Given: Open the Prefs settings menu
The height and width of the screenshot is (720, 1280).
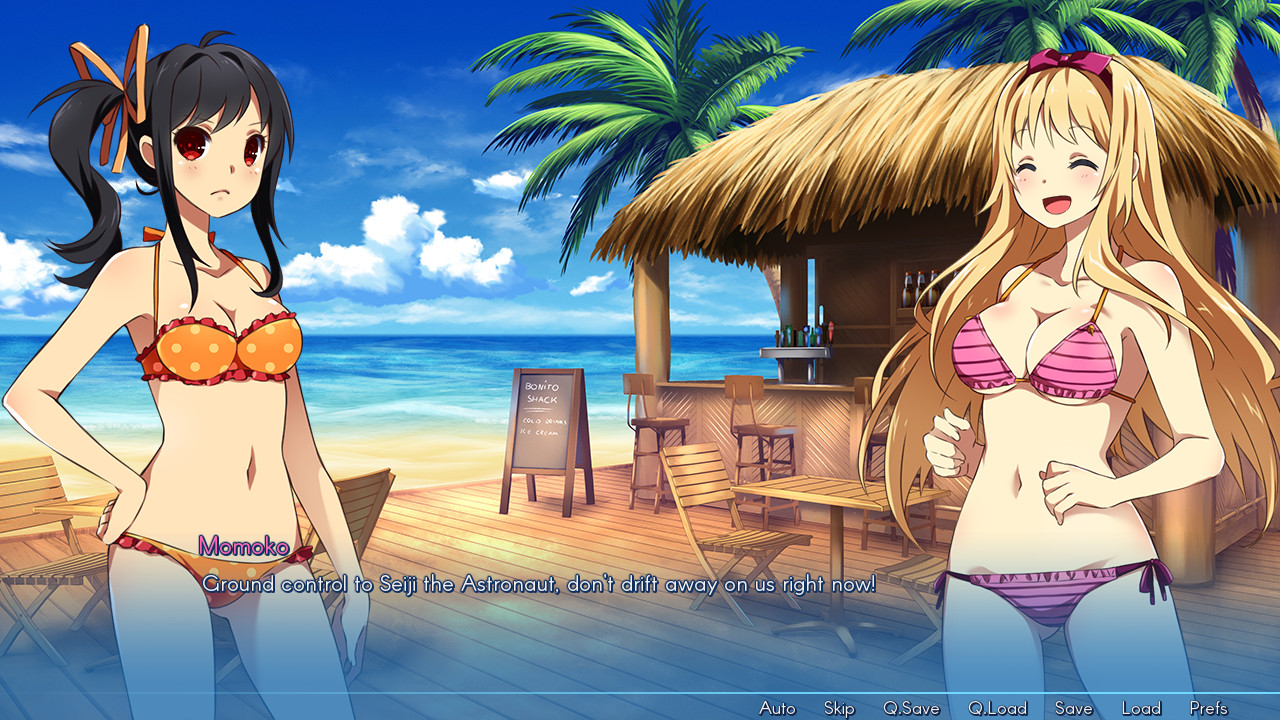Looking at the screenshot, I should (1212, 707).
